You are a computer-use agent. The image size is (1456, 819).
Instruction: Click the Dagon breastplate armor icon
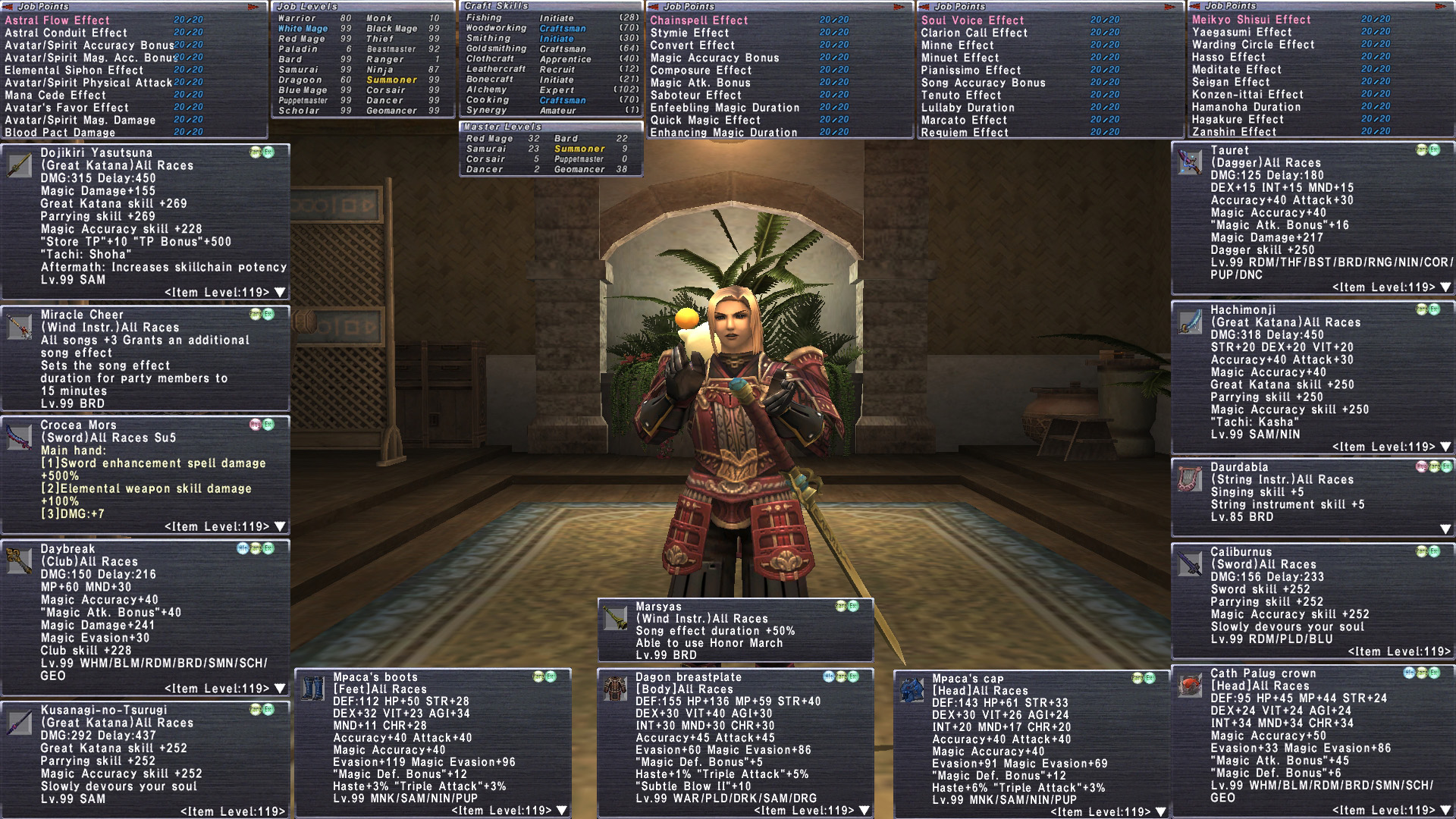coord(614,689)
